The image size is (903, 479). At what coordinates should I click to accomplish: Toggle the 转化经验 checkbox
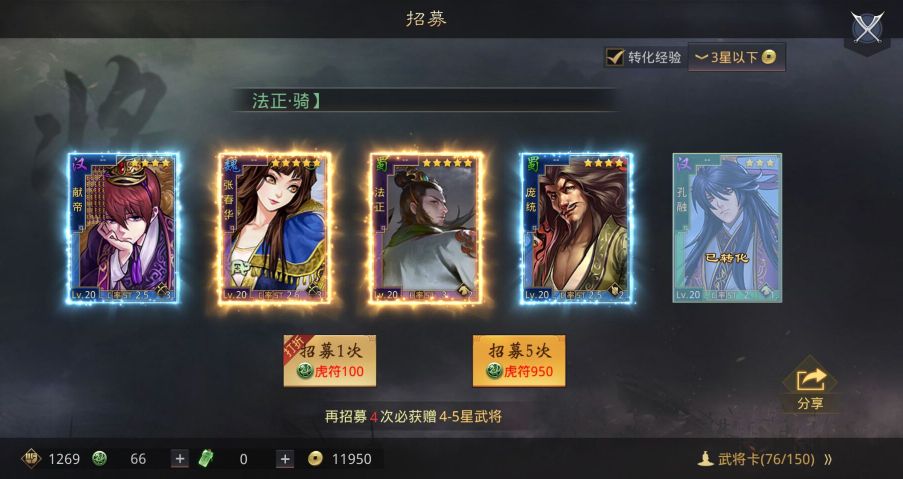point(615,57)
